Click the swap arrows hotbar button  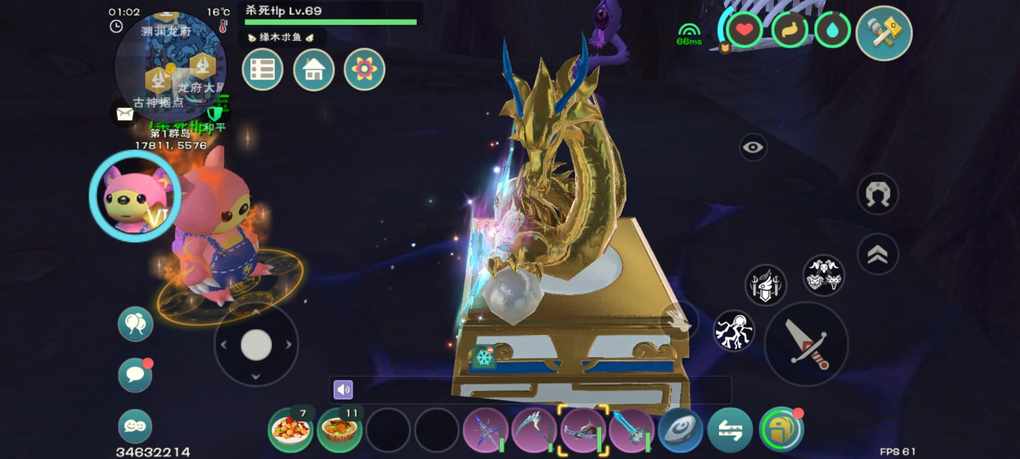point(730,430)
